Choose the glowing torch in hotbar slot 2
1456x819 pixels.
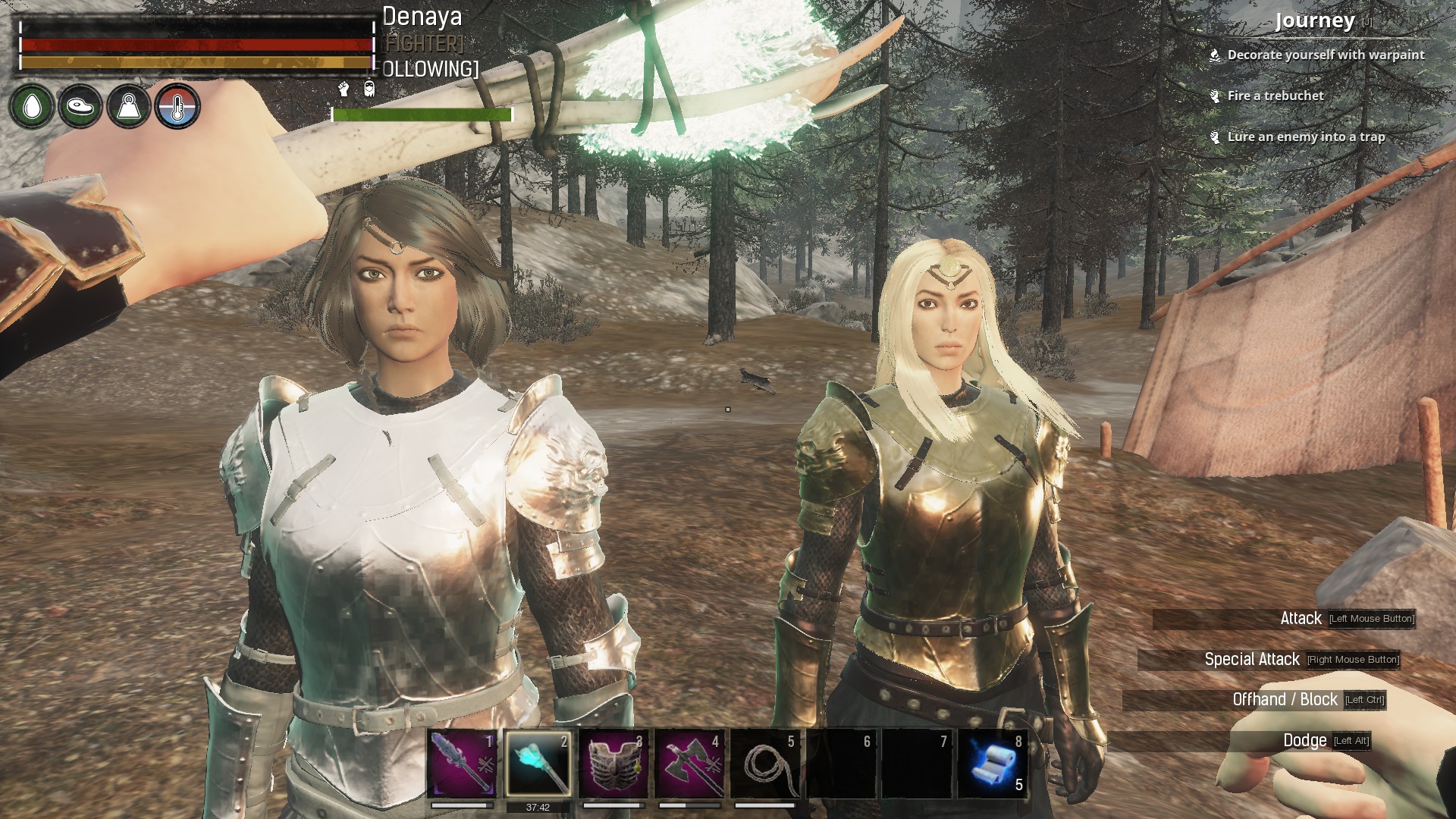point(538,764)
